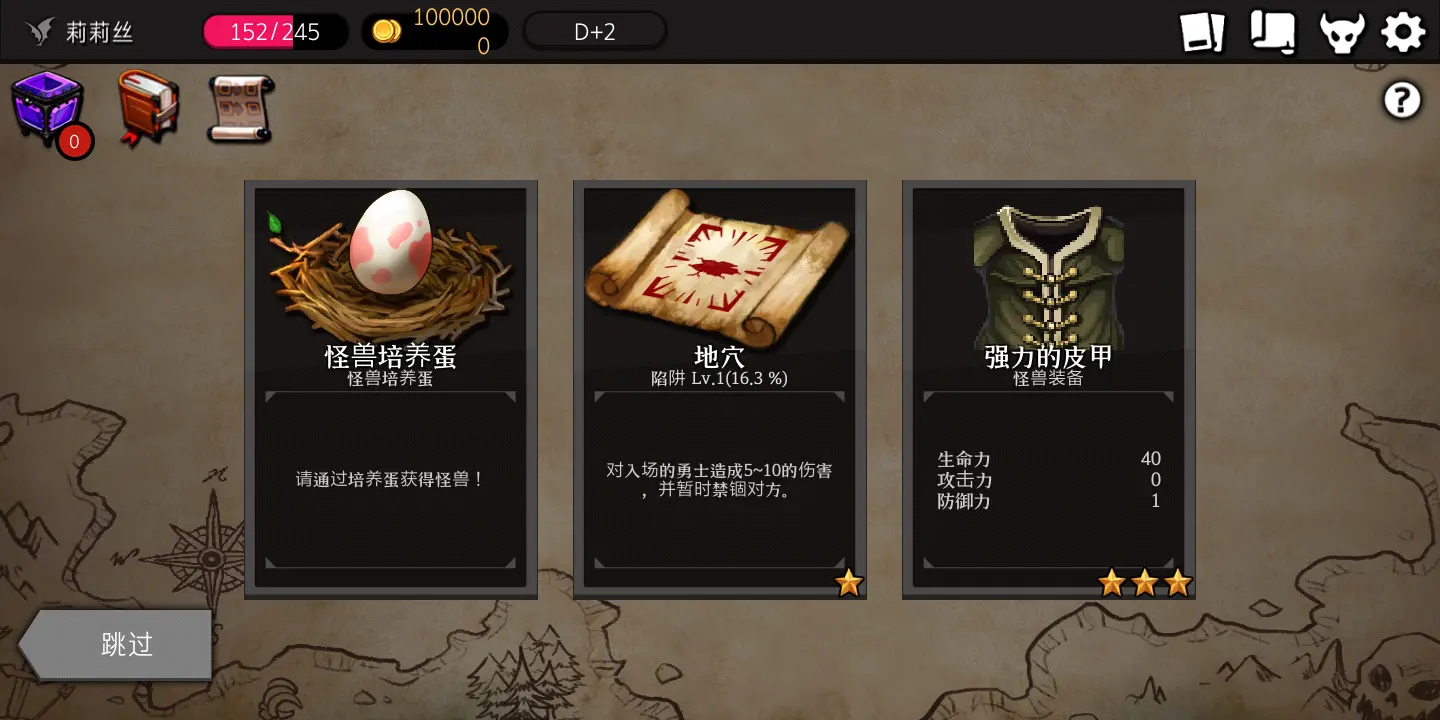
Task: Open the orange book encyclopedia icon
Action: click(x=148, y=108)
